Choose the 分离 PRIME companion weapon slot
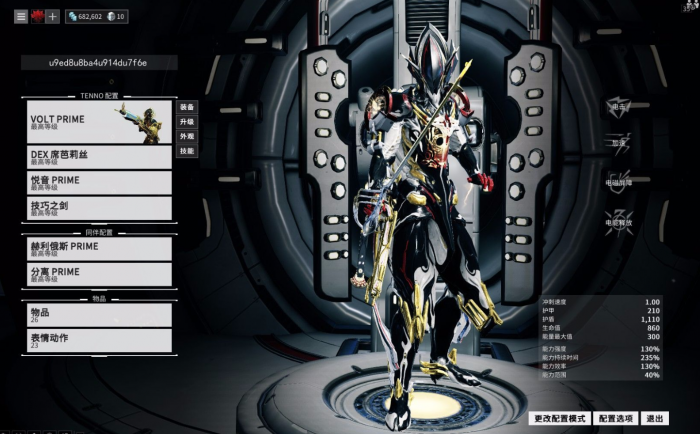The image size is (700, 434). [99, 274]
